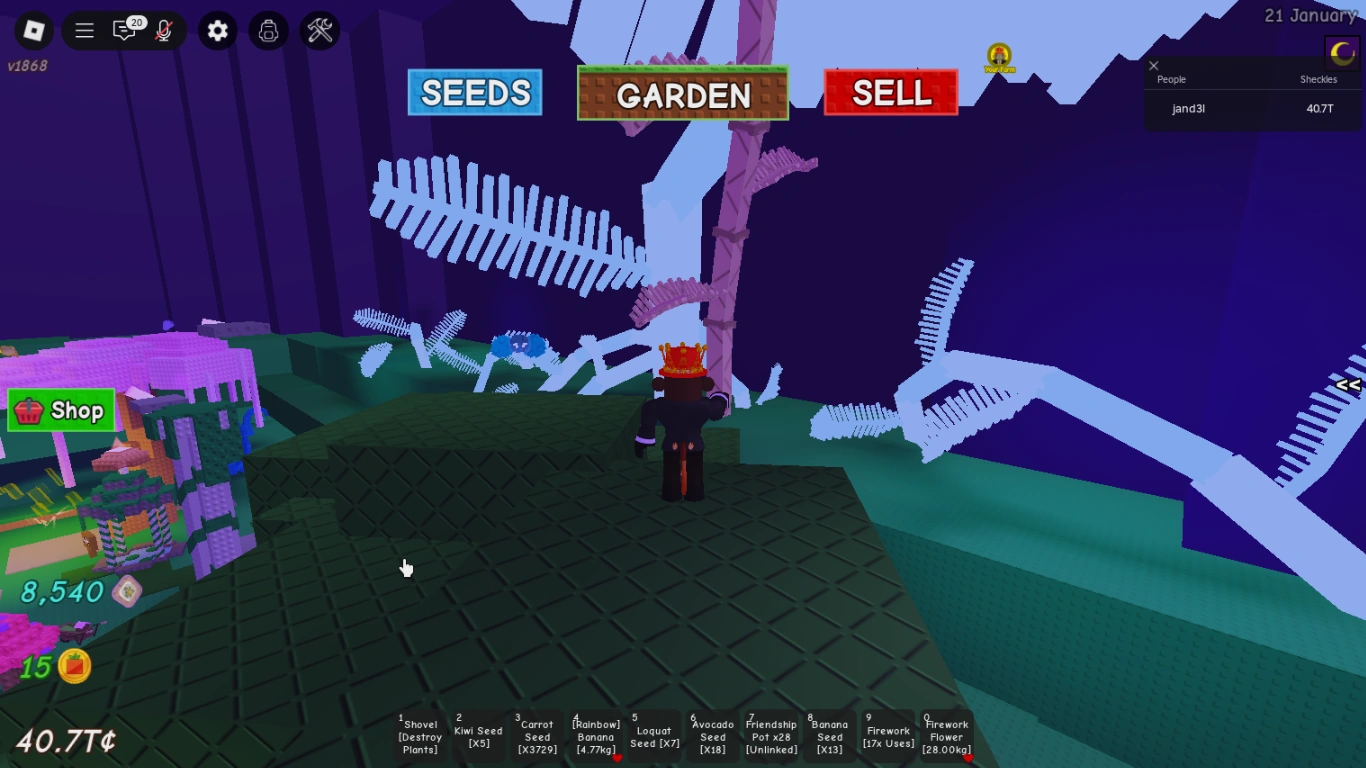The height and width of the screenshot is (768, 1366).
Task: Open the hamburger navigation menu
Action: (84, 31)
